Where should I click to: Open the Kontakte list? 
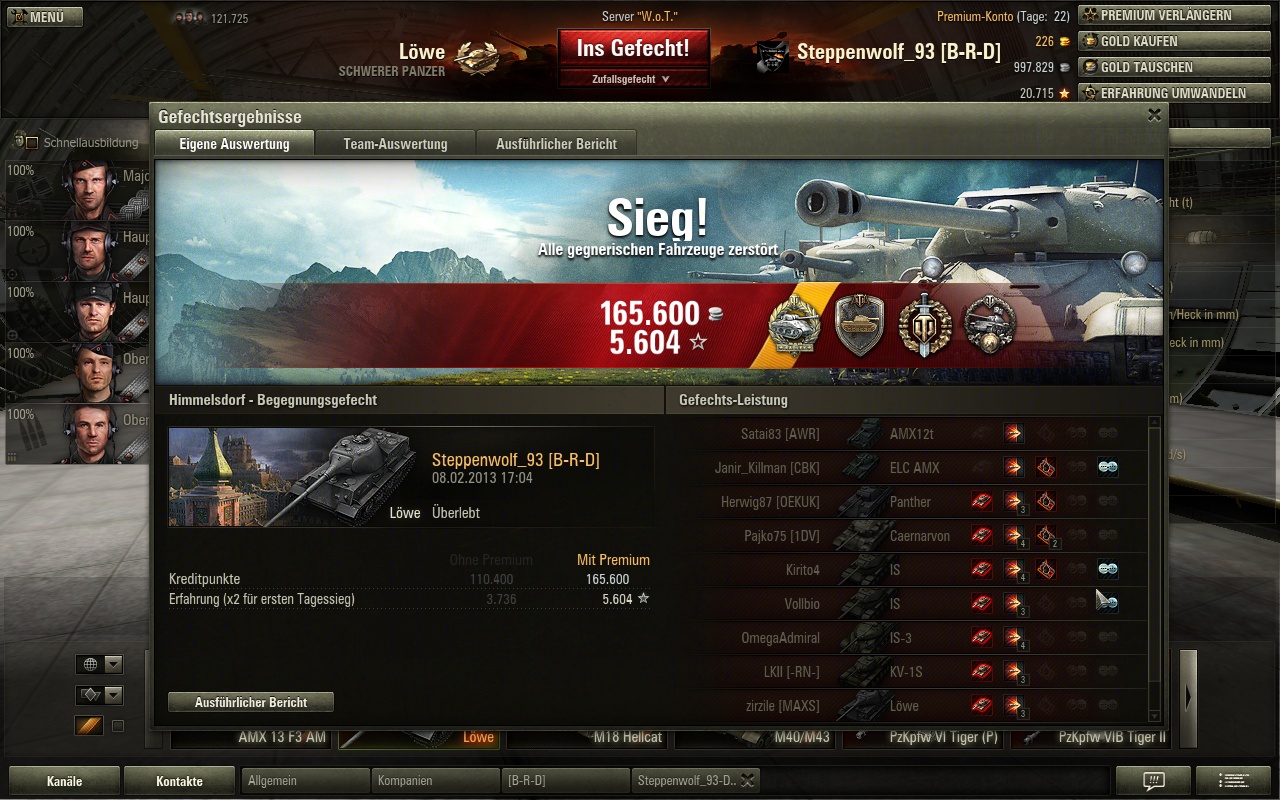(179, 781)
